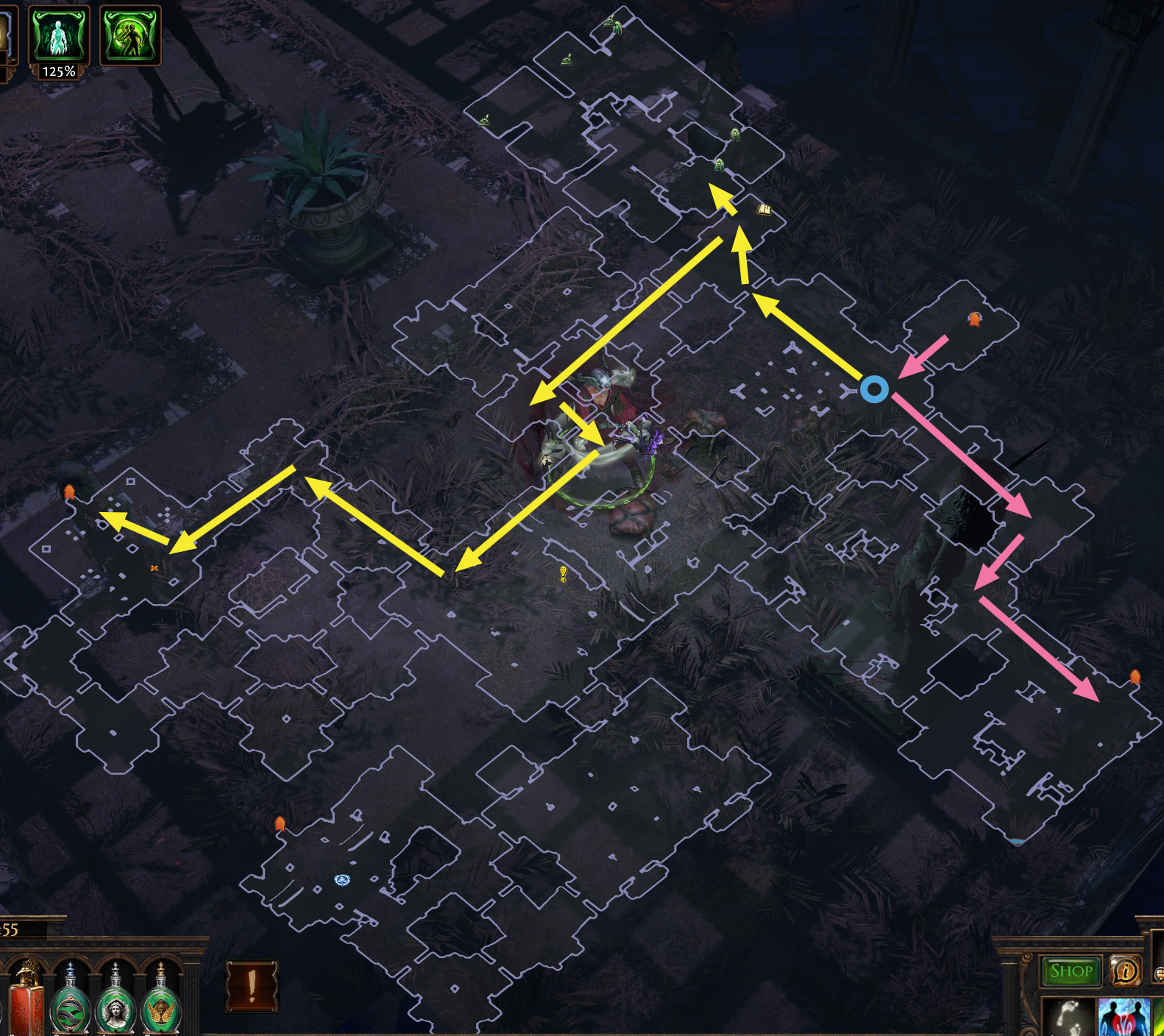The image size is (1164, 1036).
Task: Open the green Shop button
Action: 1071,971
